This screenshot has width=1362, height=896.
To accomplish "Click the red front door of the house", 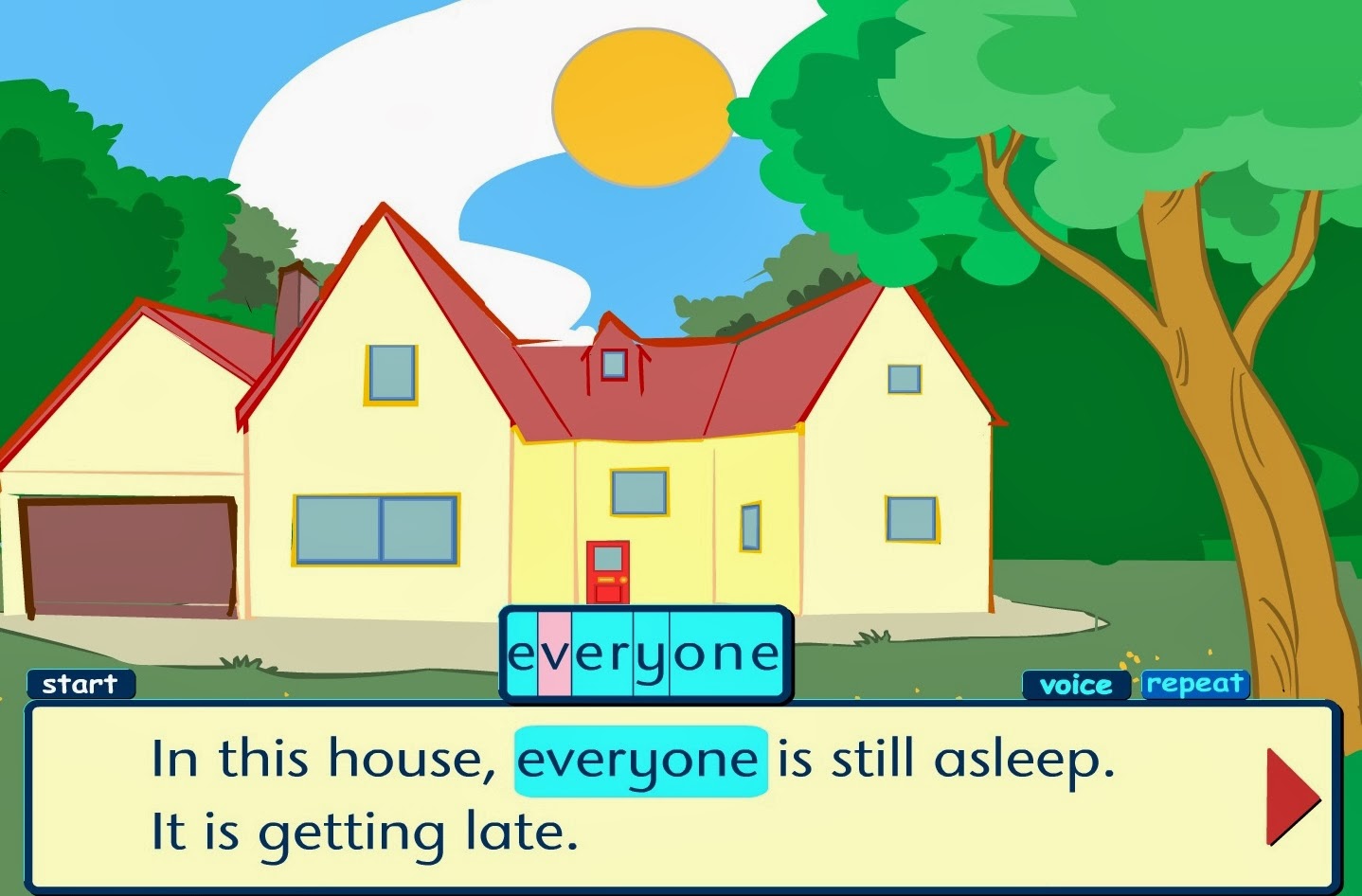I will coord(610,573).
